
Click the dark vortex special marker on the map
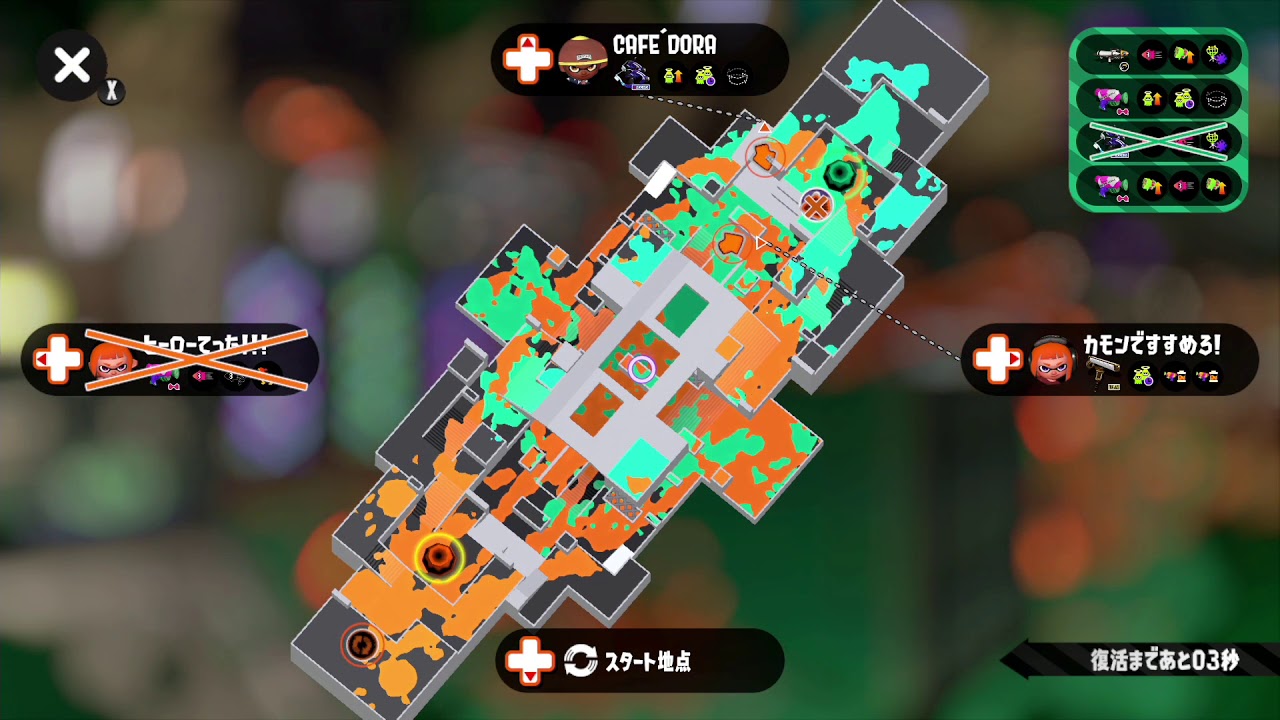click(x=840, y=173)
